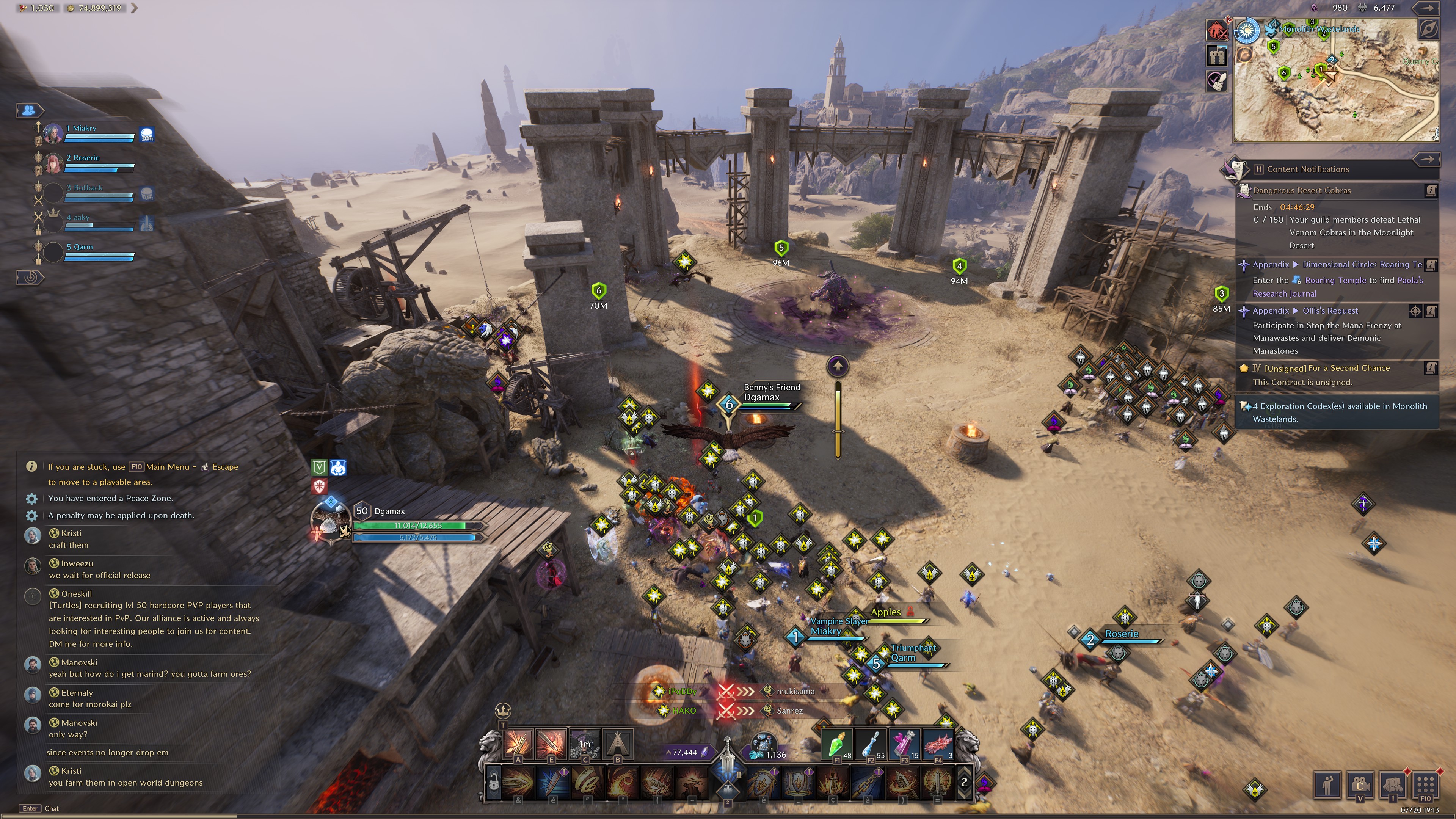This screenshot has height=819, width=1456.
Task: Open the backpack inventory button
Action: 1392,784
